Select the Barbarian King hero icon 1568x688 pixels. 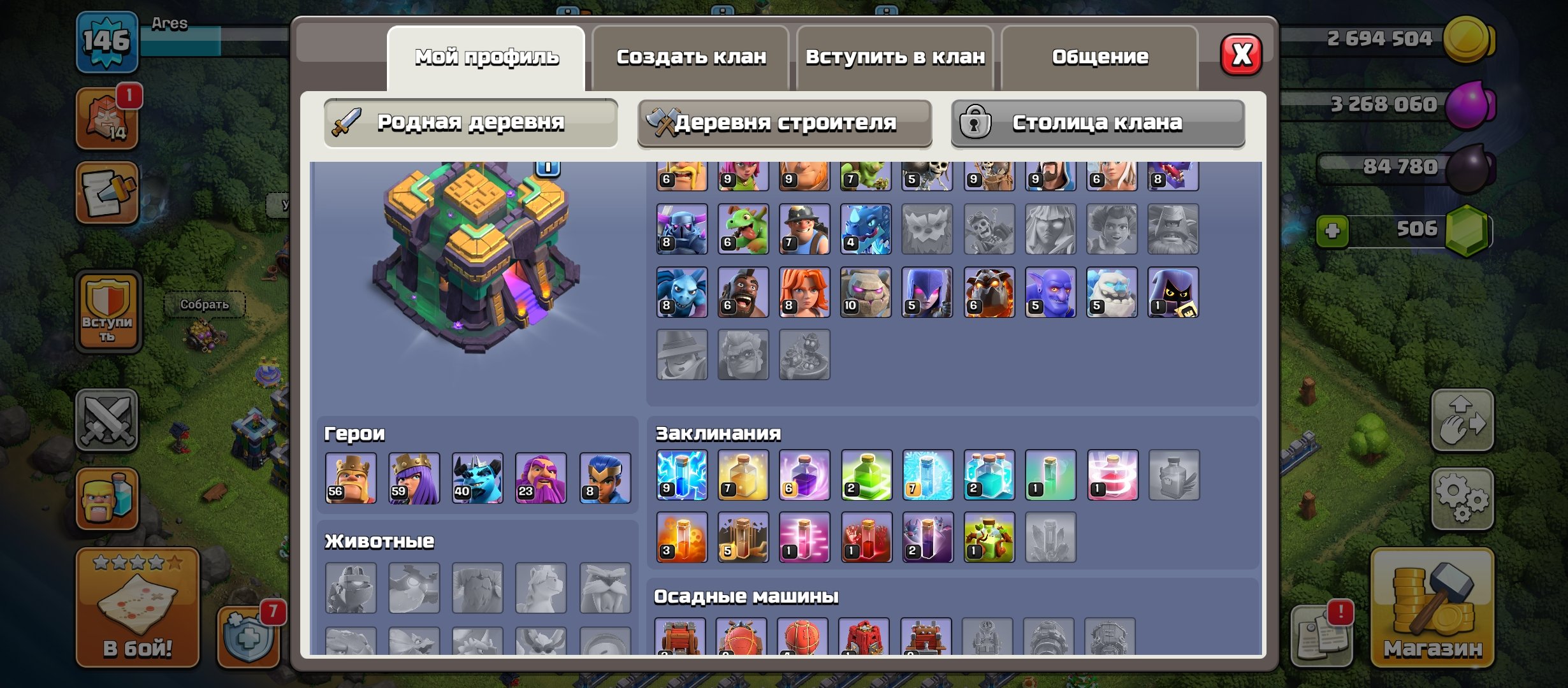[x=352, y=477]
